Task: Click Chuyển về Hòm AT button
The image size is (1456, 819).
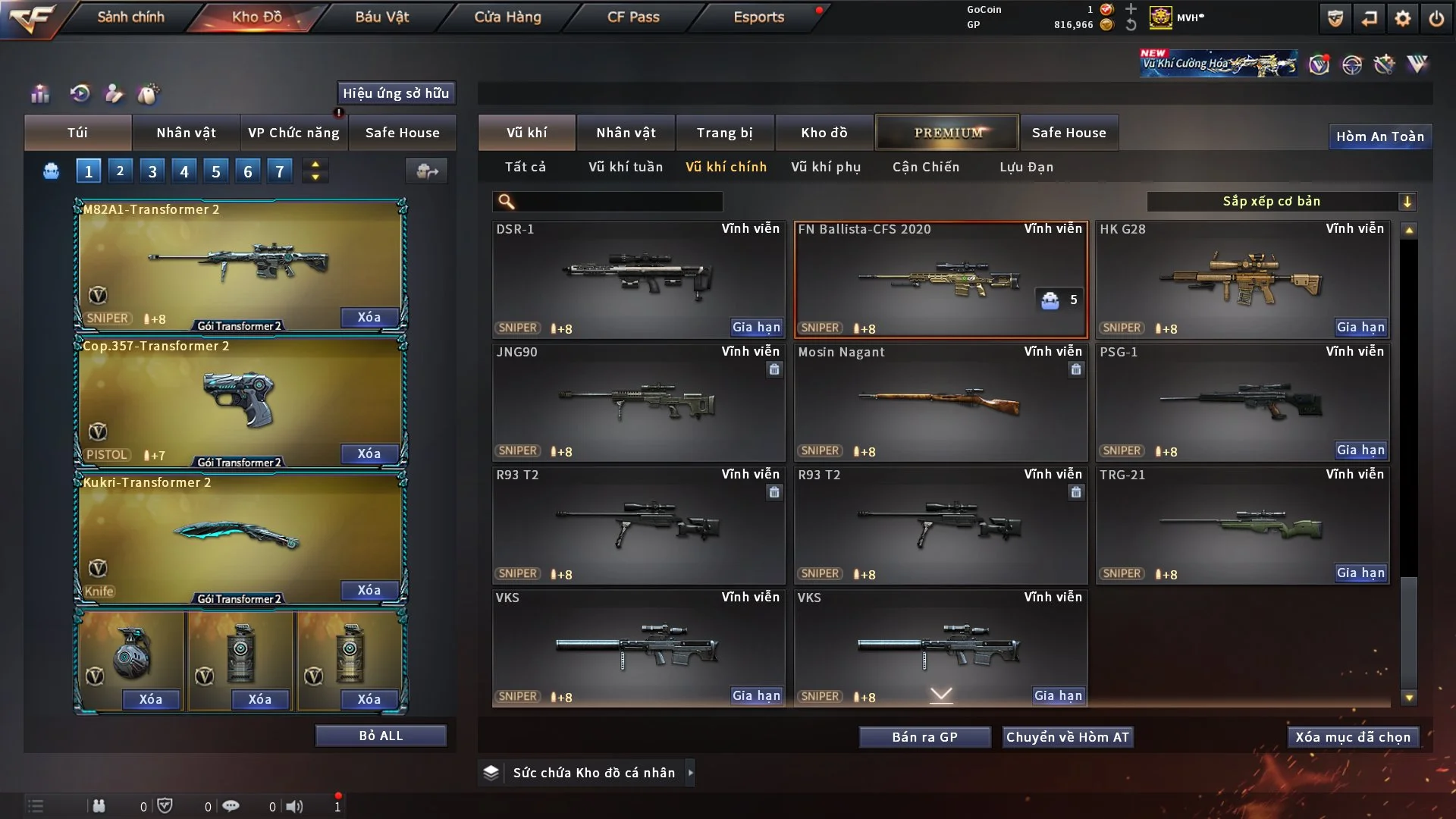Action: 1068,737
